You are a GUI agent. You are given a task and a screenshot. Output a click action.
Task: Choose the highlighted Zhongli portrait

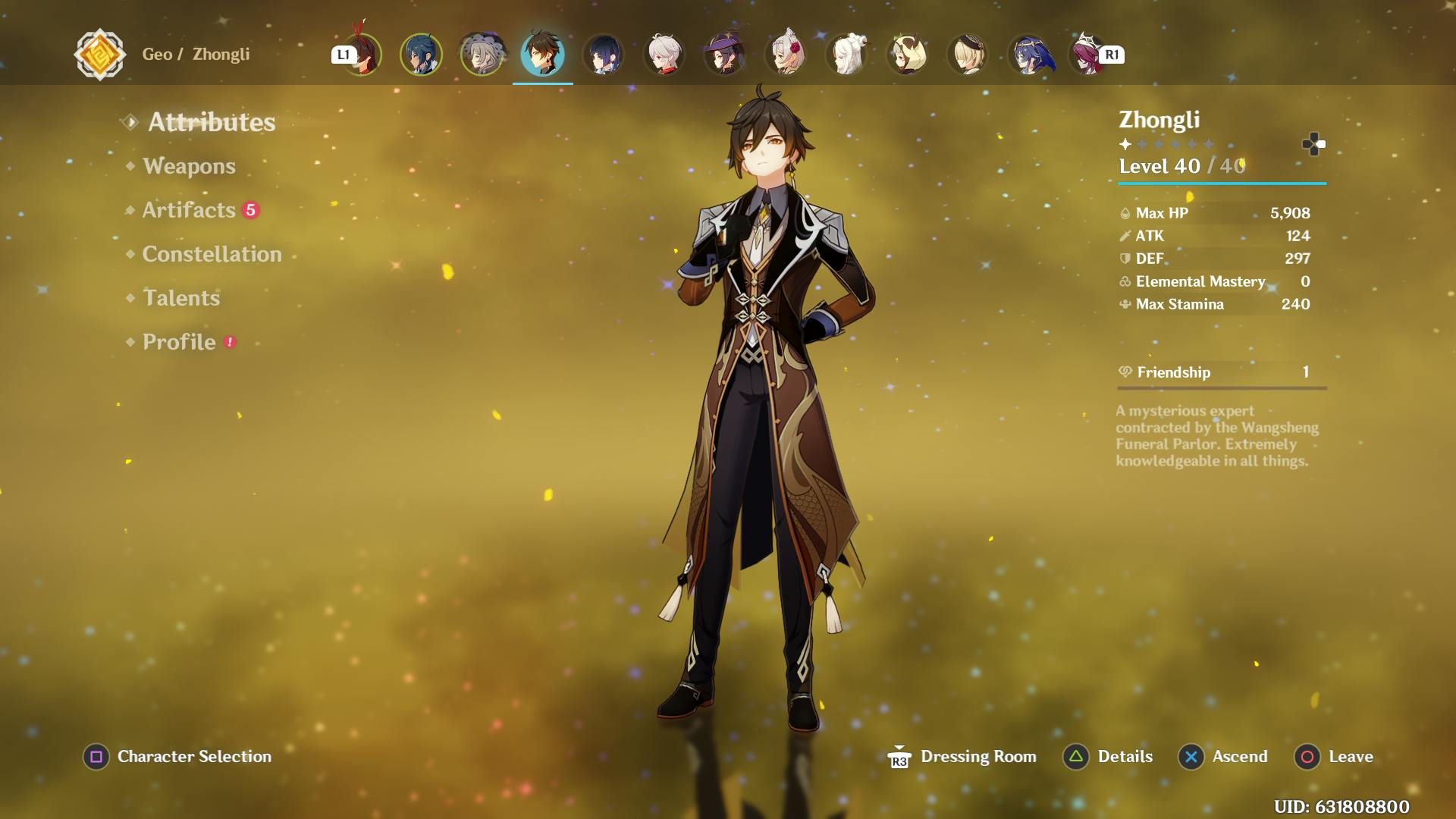tap(542, 55)
